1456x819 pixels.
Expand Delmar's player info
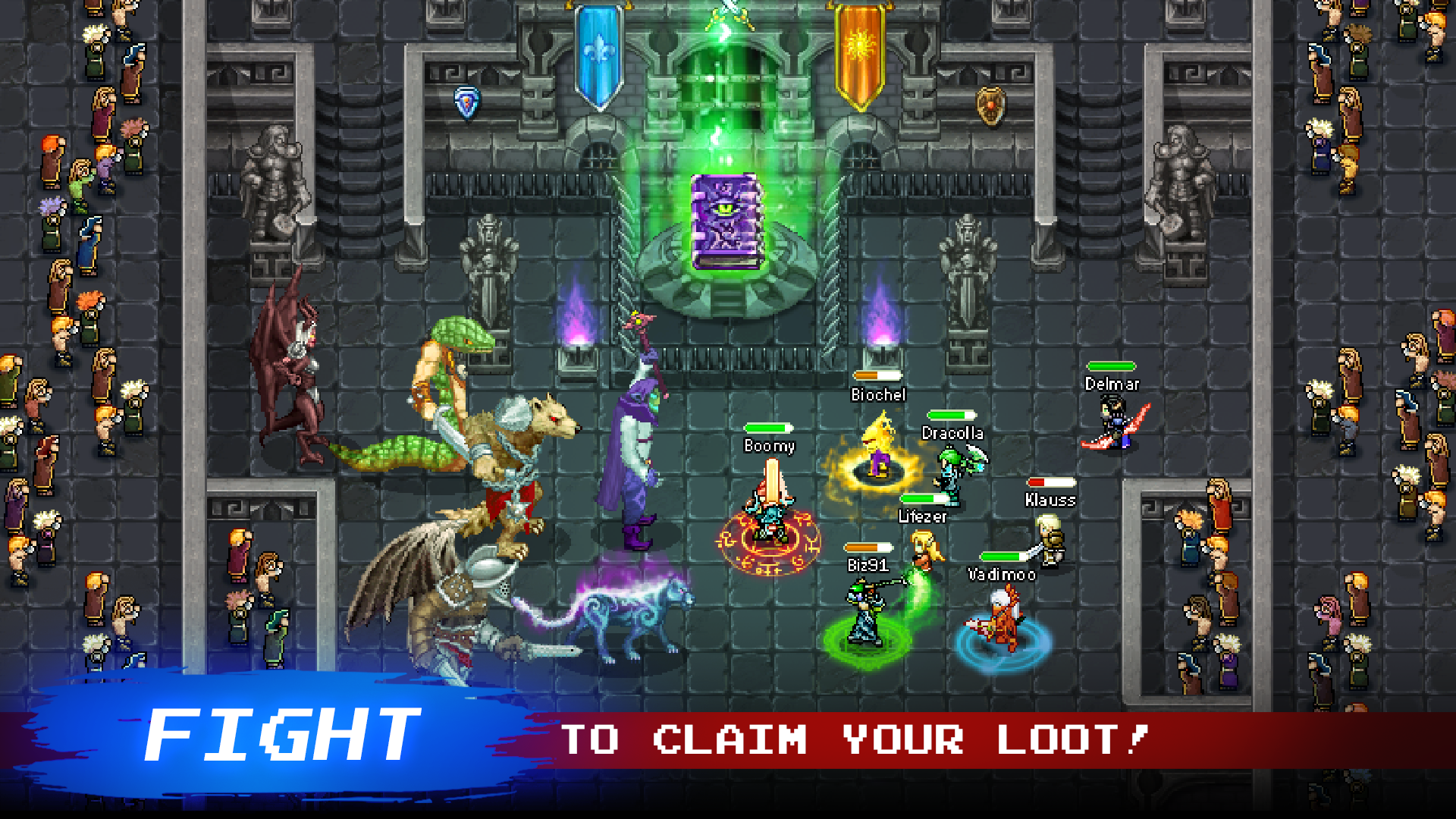(x=1112, y=384)
